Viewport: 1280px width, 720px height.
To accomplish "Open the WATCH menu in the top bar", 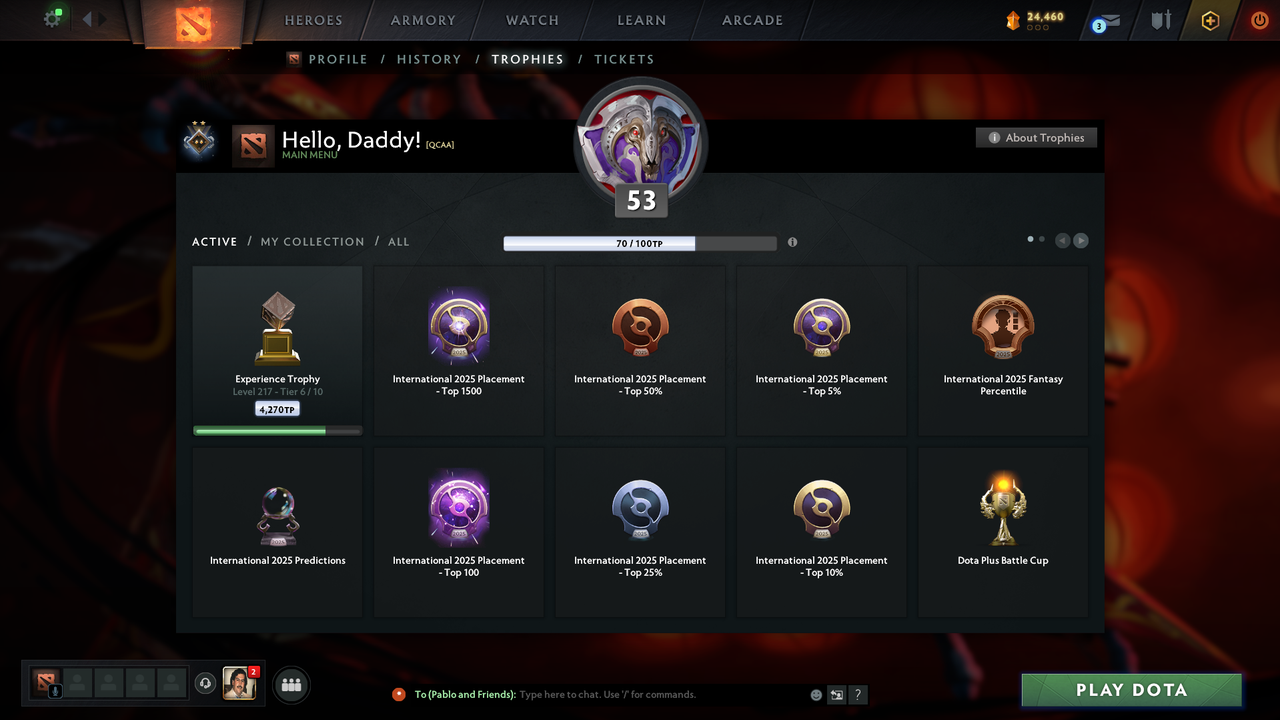I will coord(531,20).
